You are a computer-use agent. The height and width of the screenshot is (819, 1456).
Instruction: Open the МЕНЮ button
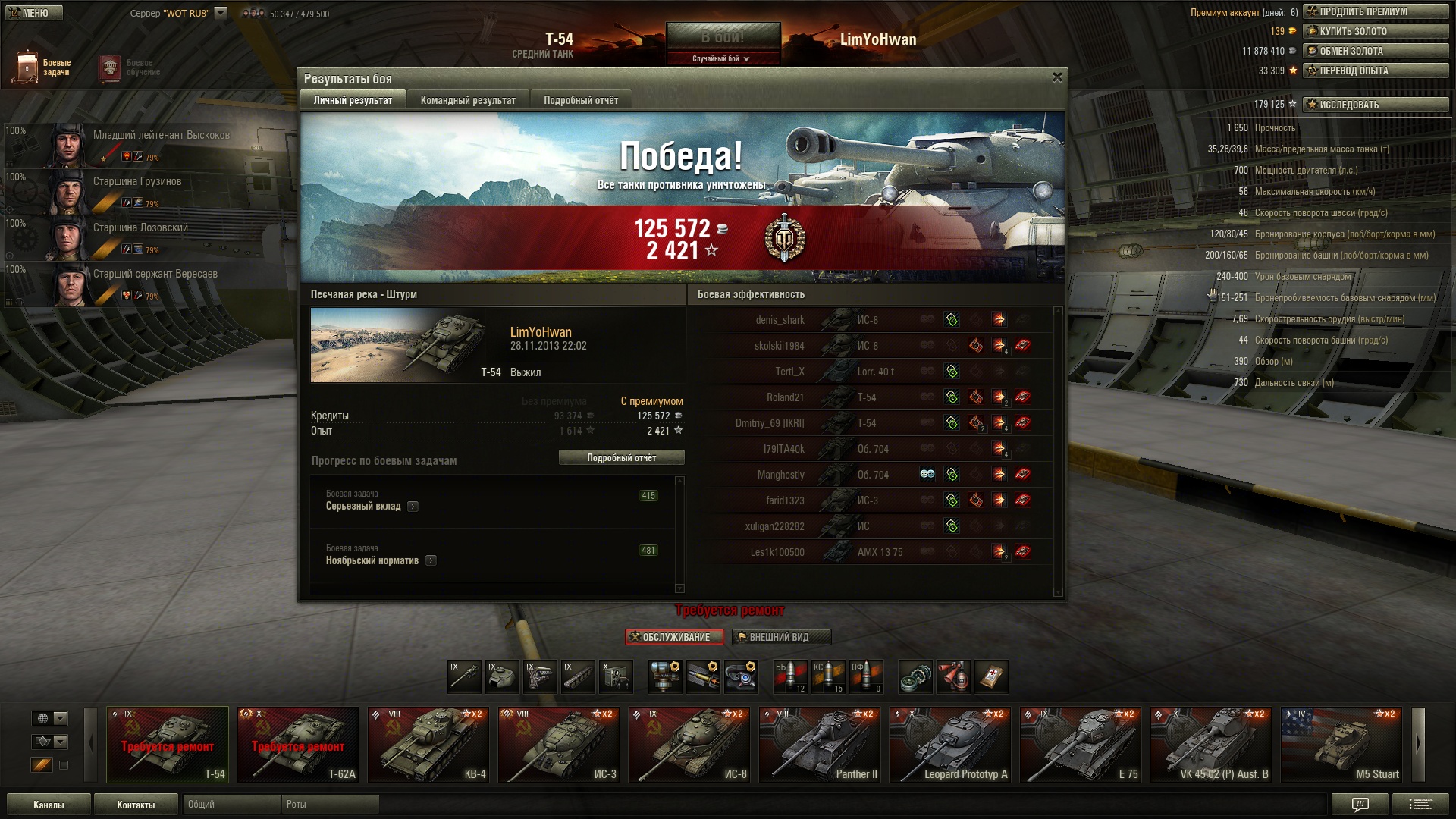click(32, 13)
